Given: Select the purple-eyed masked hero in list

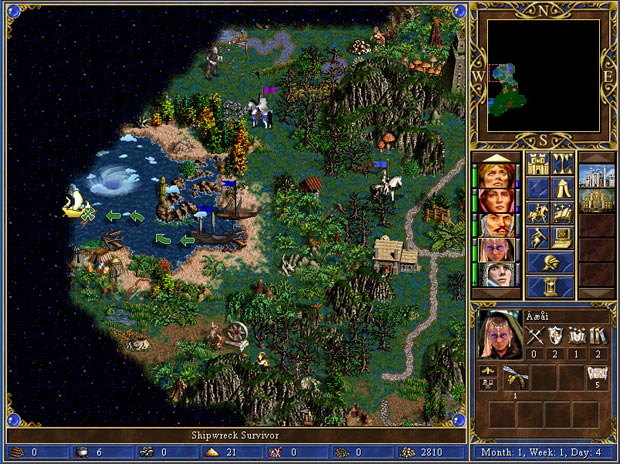Looking at the screenshot, I should 494,249.
